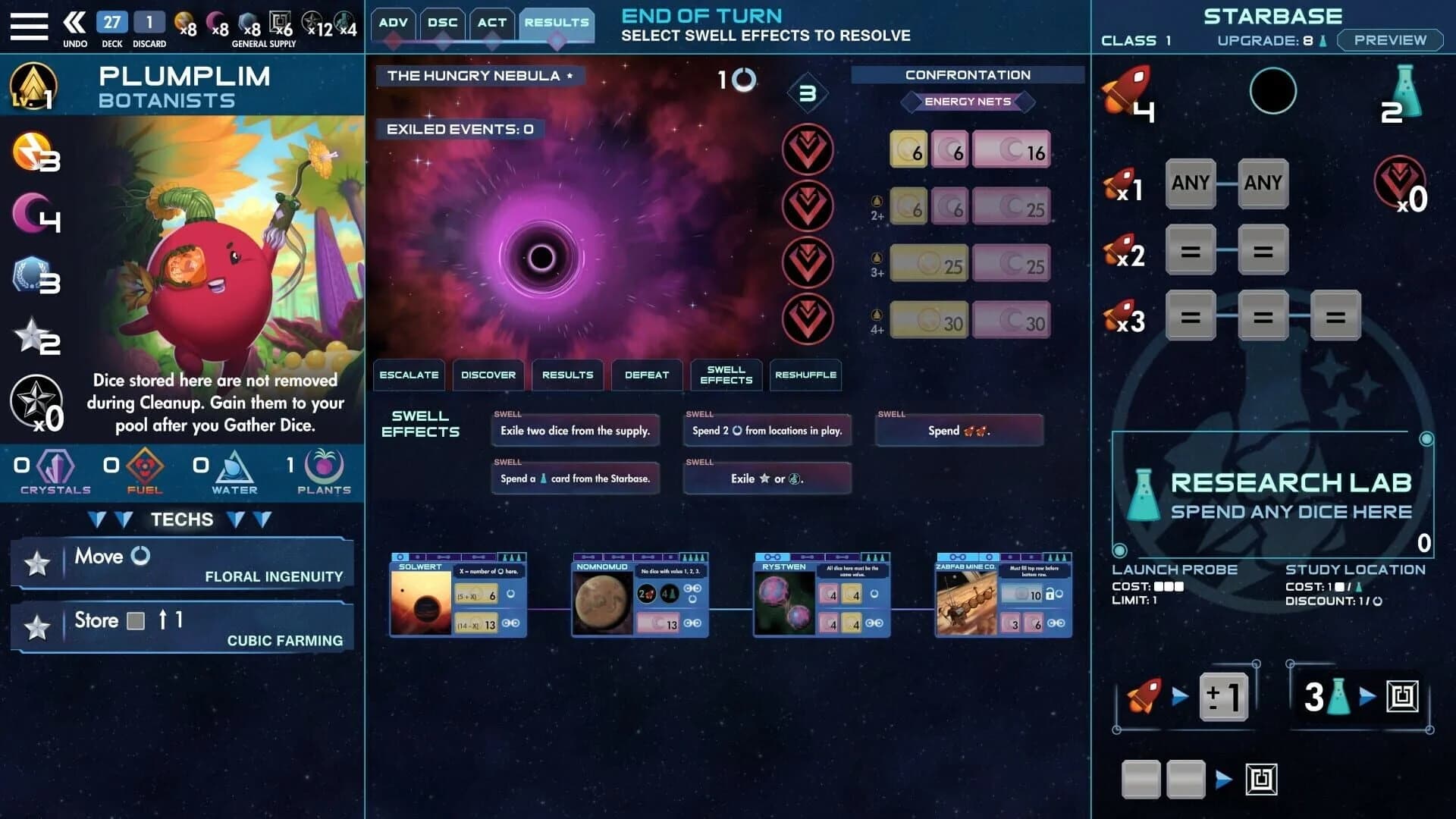
Task: Select the gold die in the general supply
Action: pyautogui.click(x=182, y=23)
